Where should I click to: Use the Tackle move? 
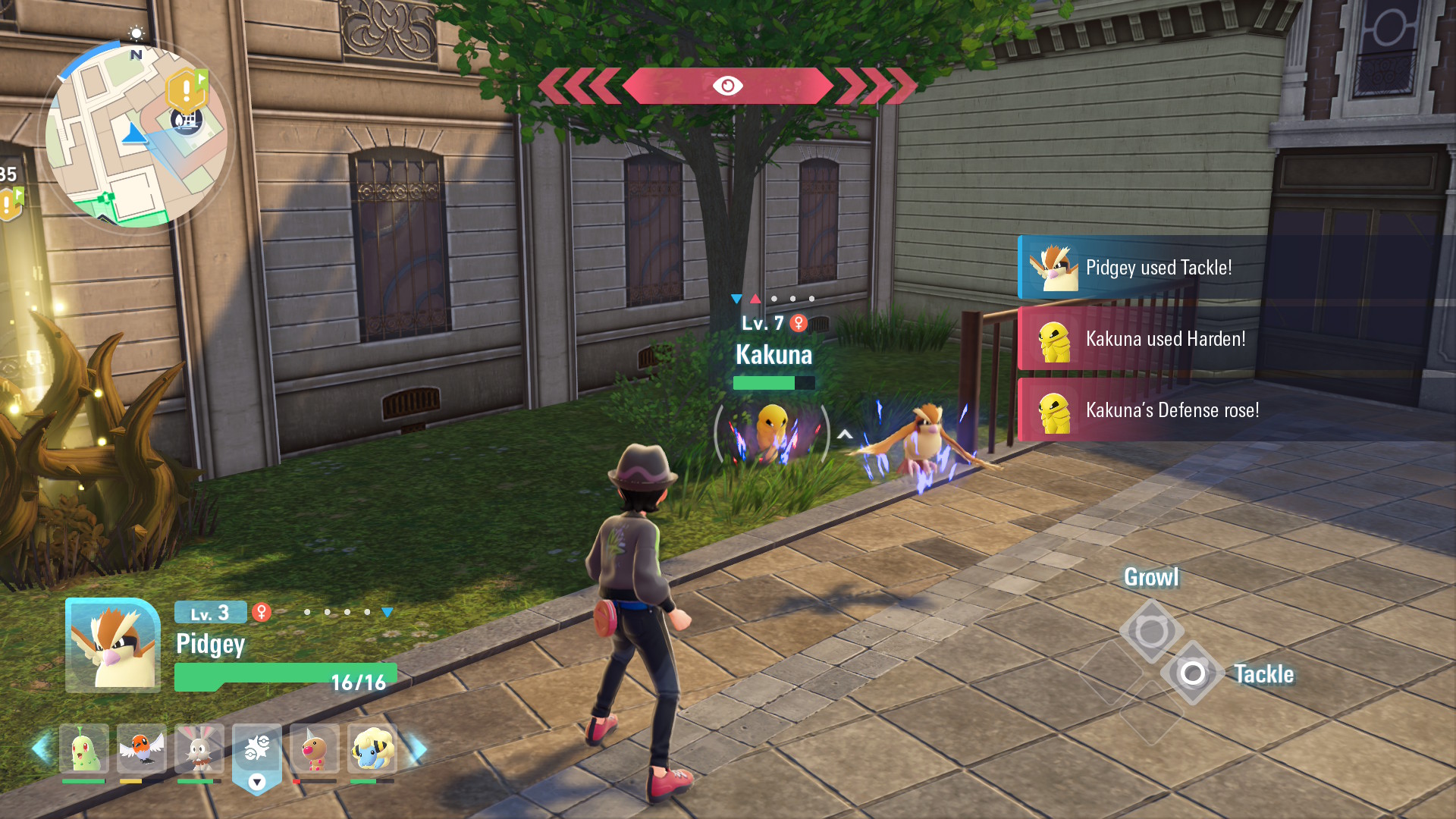[x=1193, y=673]
